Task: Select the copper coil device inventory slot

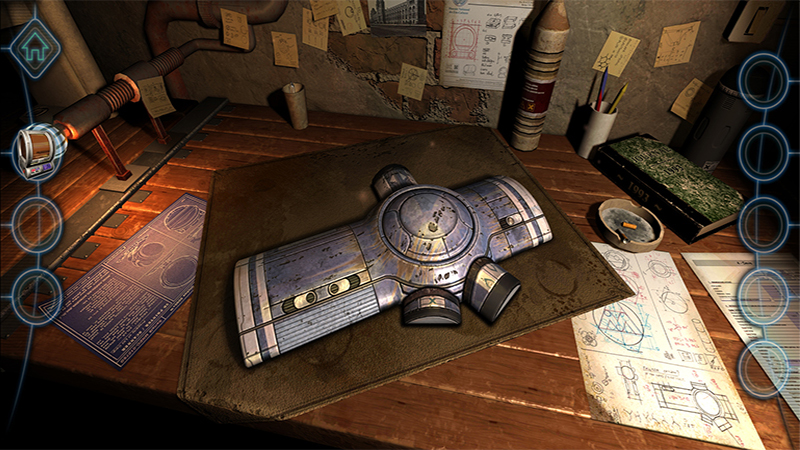Action: click(x=39, y=149)
